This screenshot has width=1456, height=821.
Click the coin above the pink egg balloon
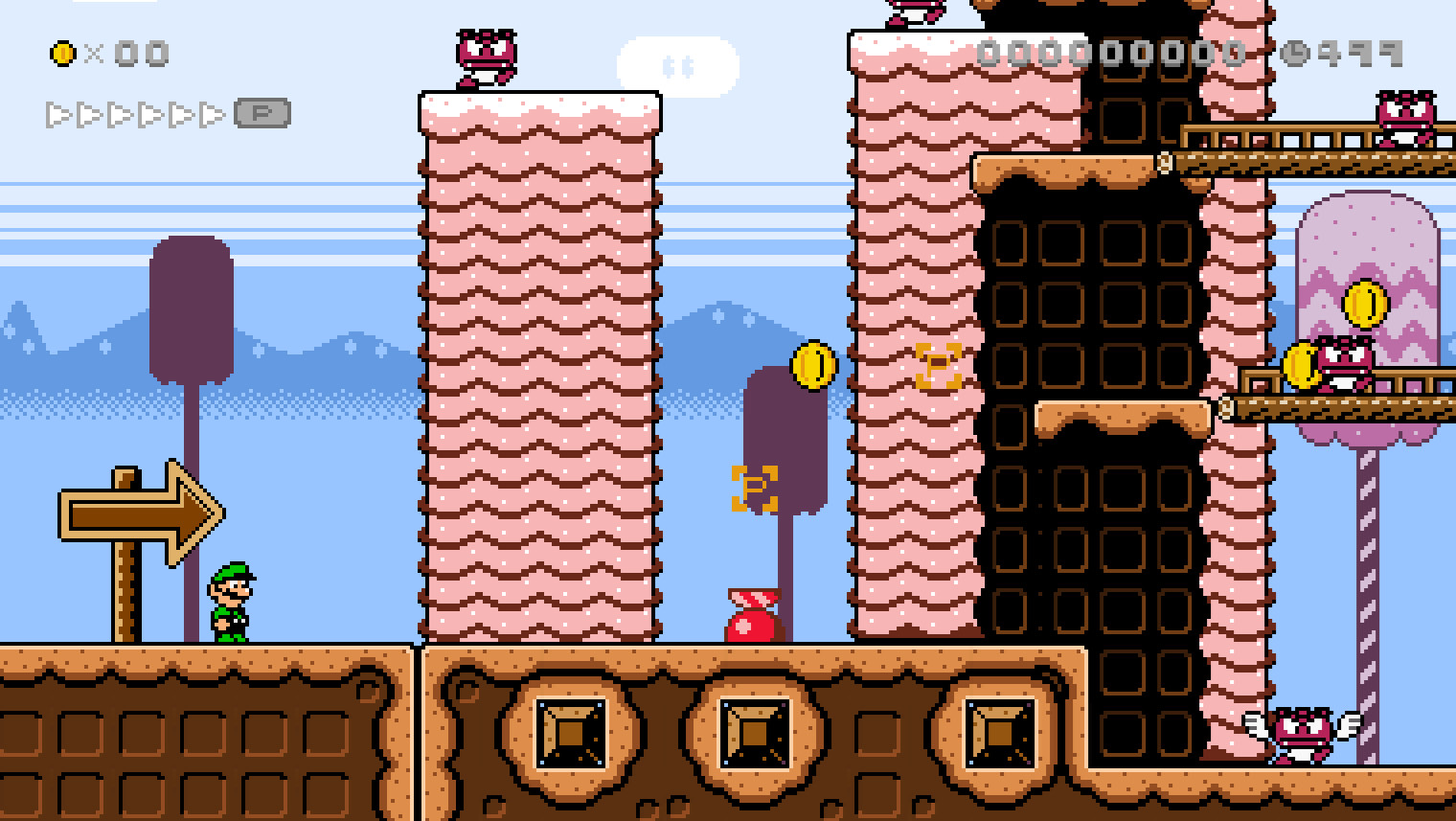[1369, 304]
